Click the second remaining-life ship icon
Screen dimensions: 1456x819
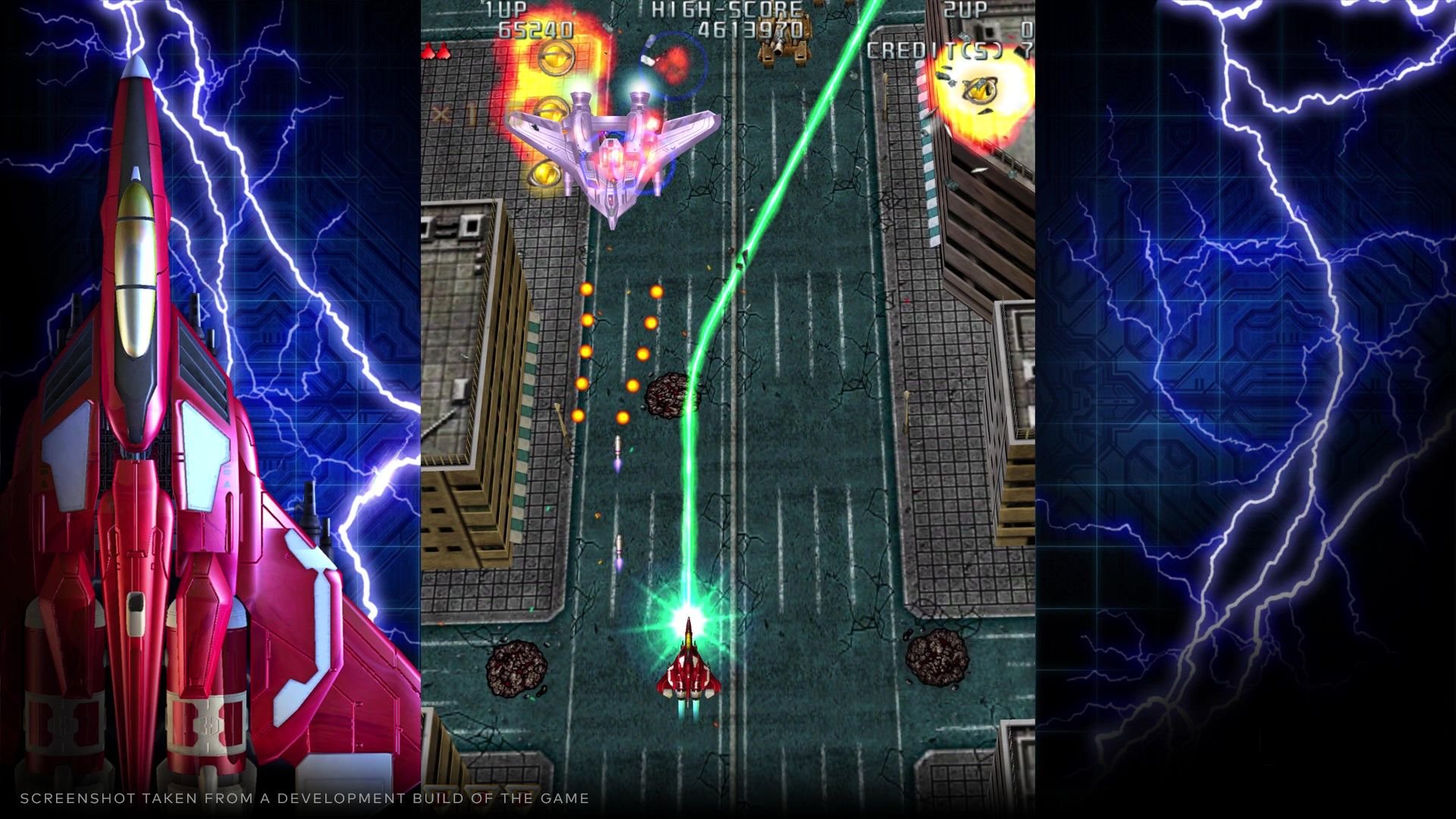pos(442,52)
